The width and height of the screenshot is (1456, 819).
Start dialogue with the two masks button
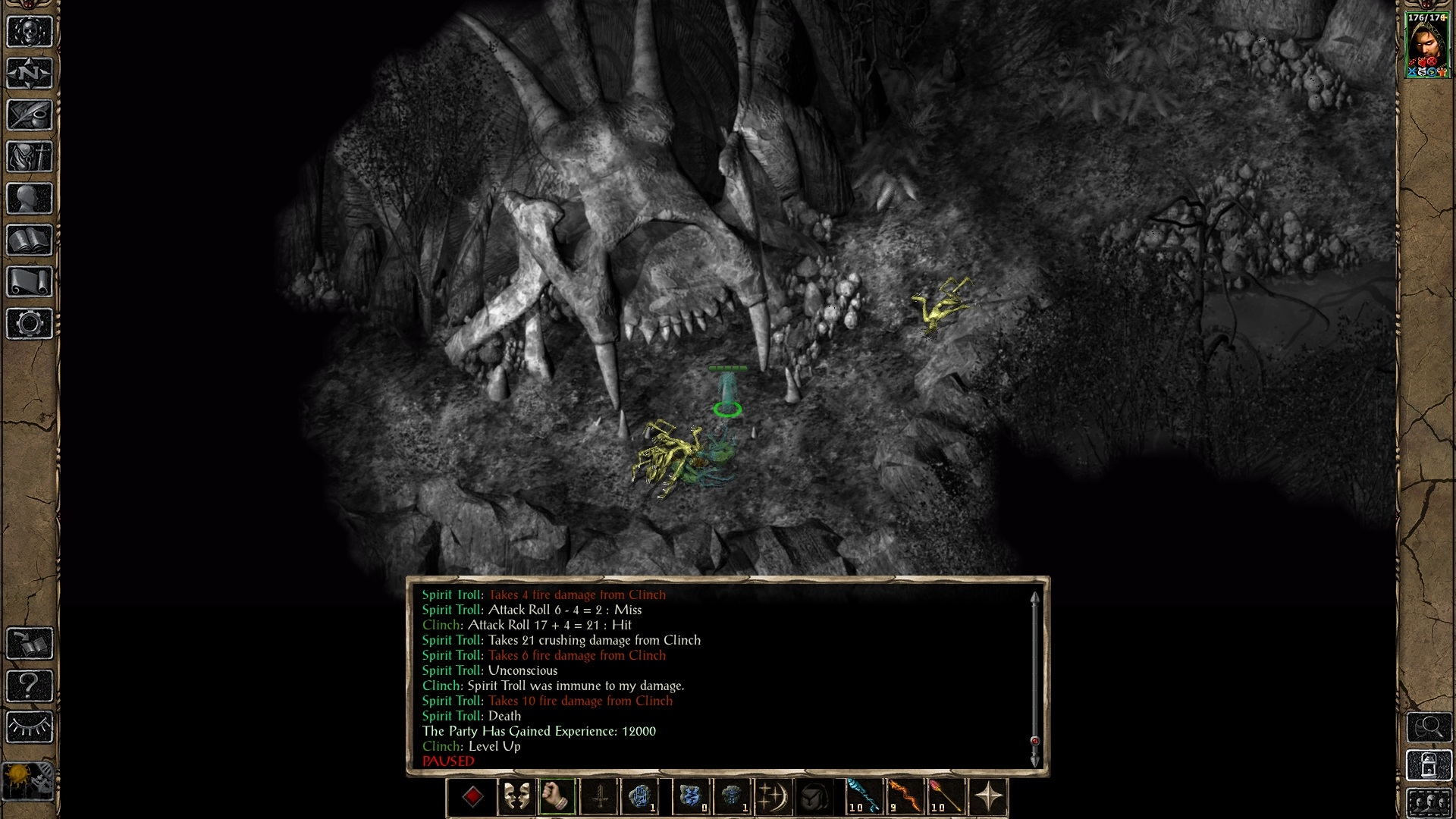pos(516,797)
